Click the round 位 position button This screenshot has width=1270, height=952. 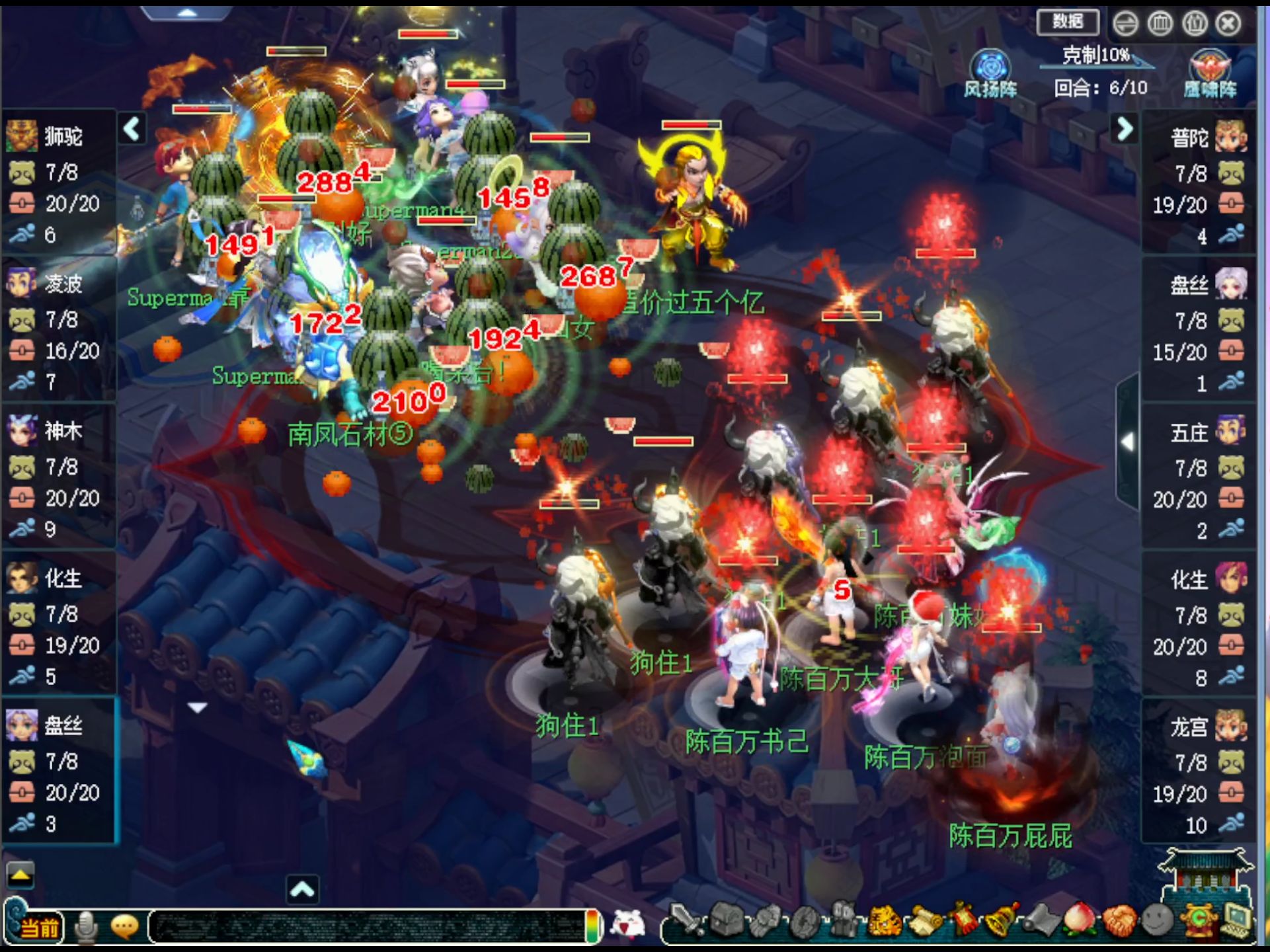click(1195, 24)
